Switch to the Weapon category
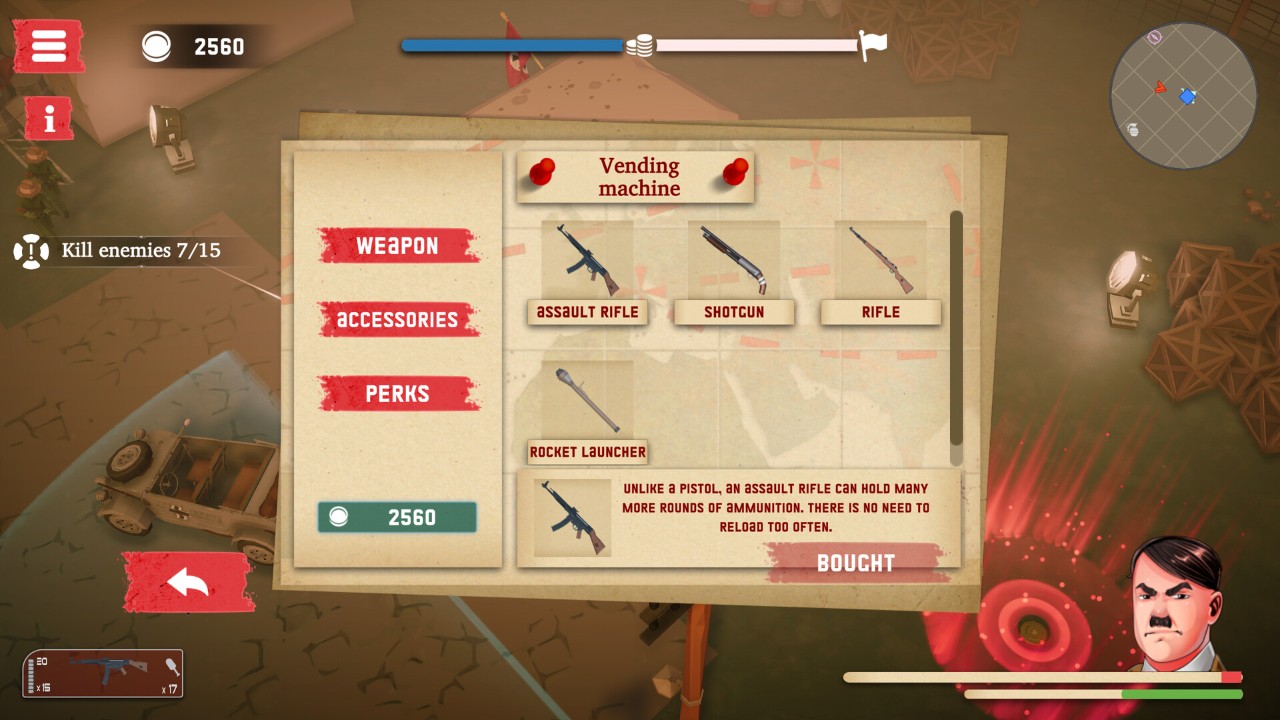Image resolution: width=1280 pixels, height=720 pixels. point(397,246)
